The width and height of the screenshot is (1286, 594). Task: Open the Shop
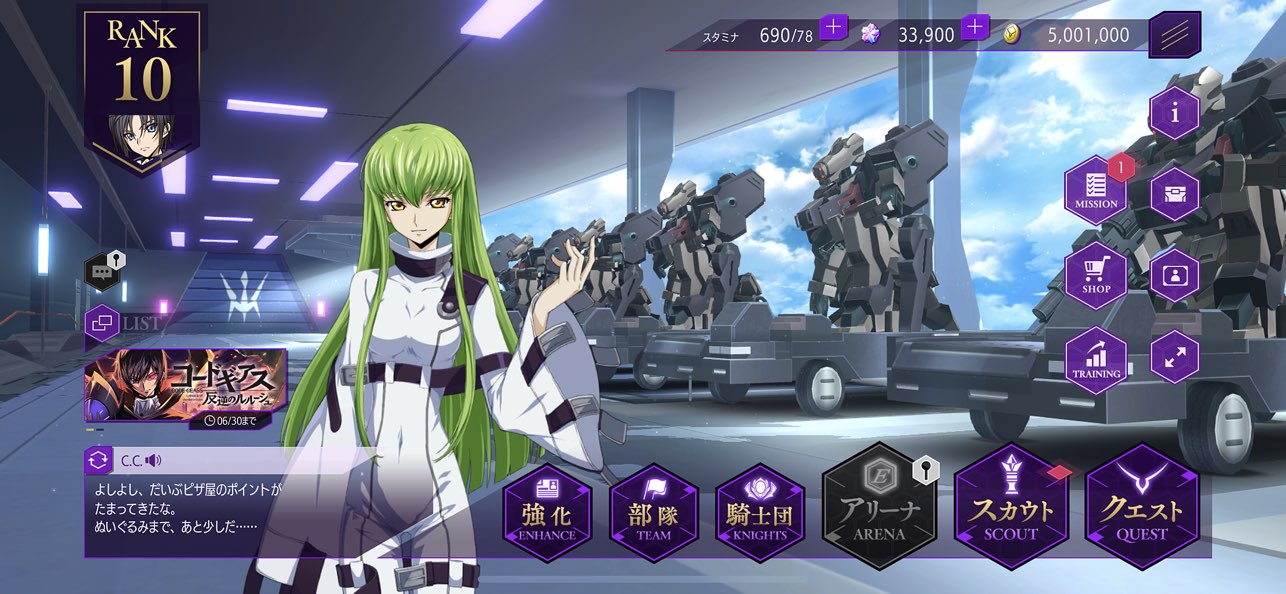1096,274
